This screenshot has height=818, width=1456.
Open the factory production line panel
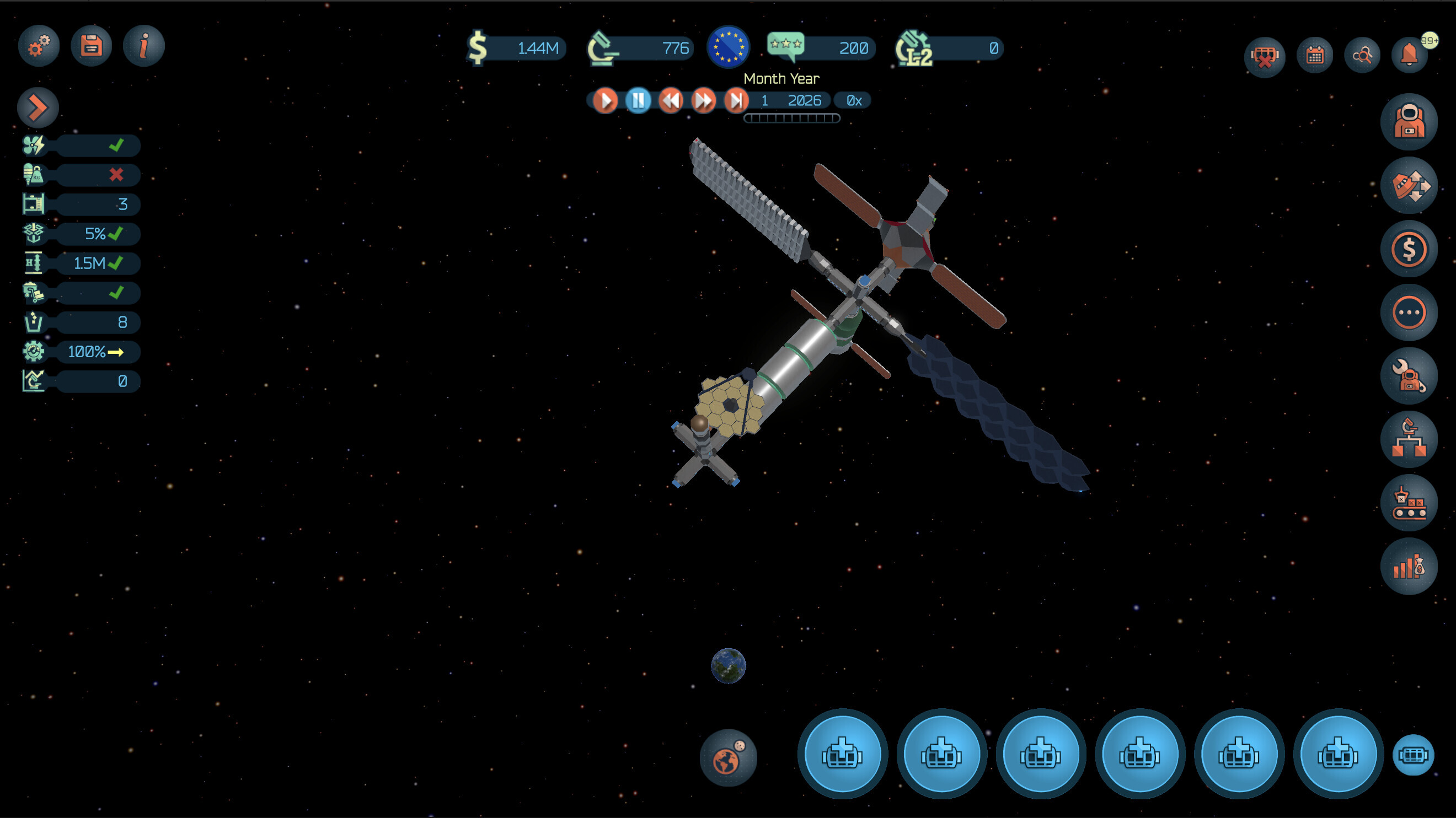[1410, 503]
